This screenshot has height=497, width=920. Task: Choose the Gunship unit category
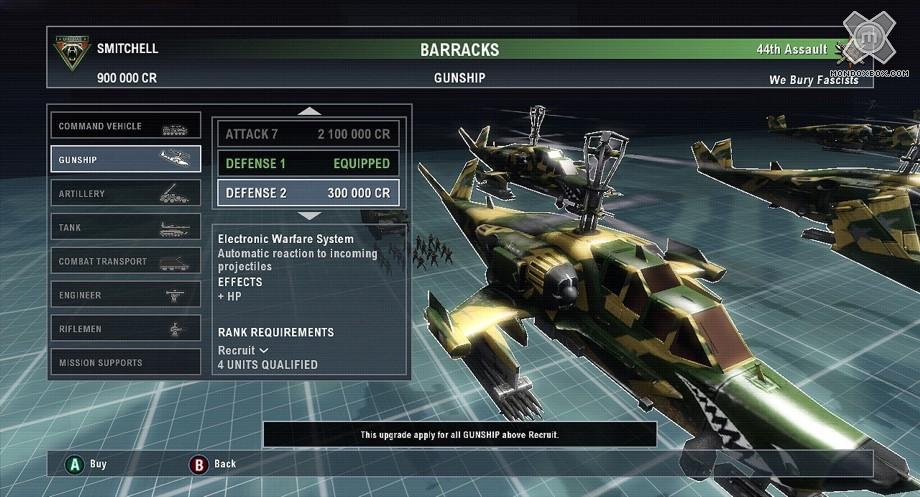(125, 160)
